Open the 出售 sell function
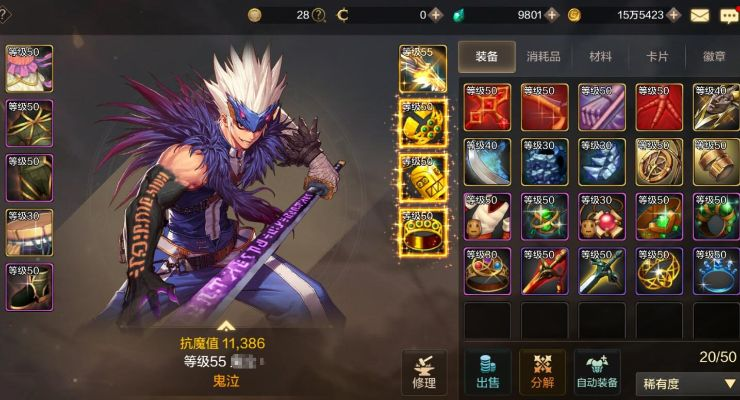Image resolution: width=740 pixels, height=400 pixels. (487, 373)
